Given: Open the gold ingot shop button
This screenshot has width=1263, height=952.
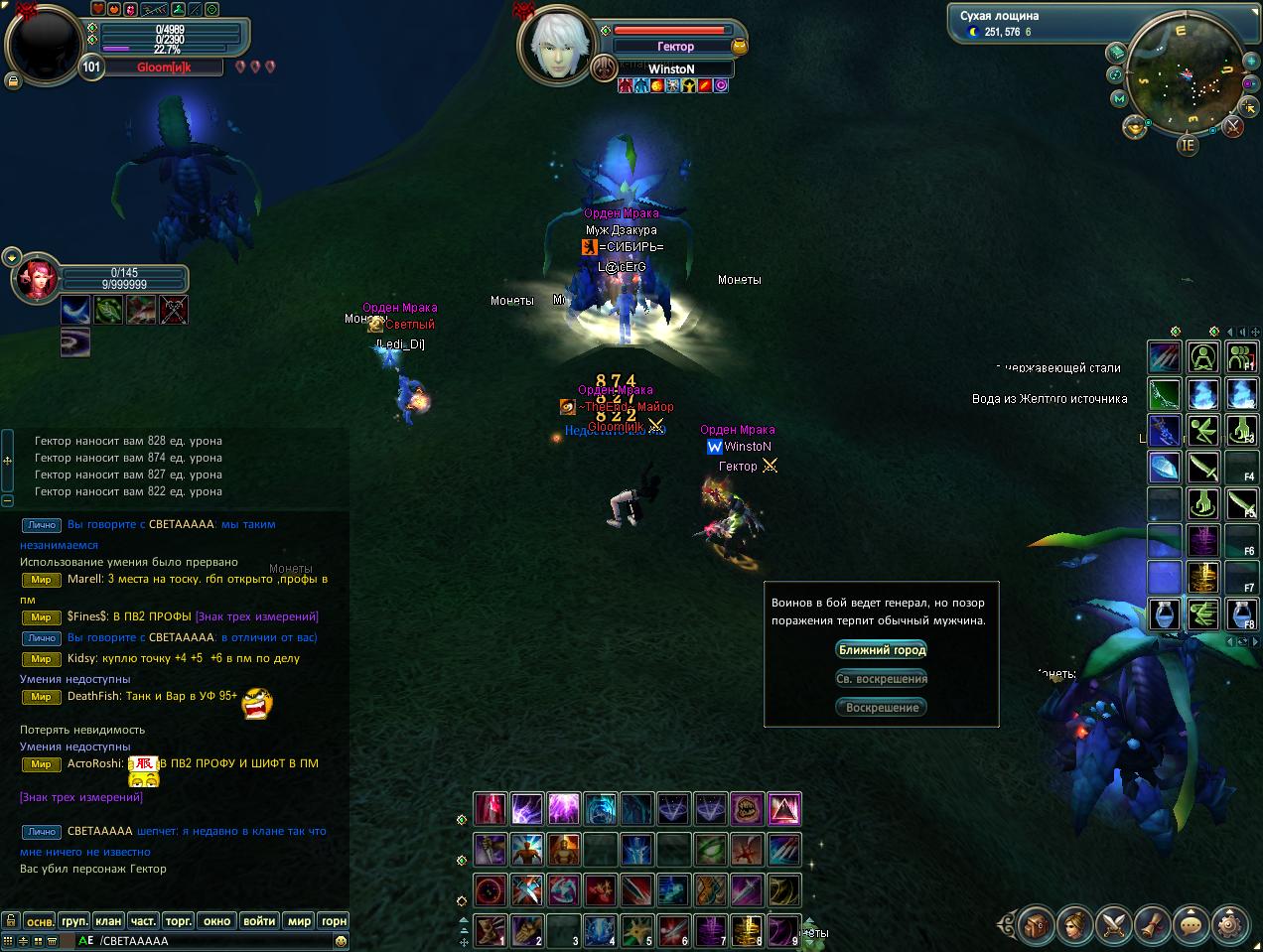Looking at the screenshot, I should pos(1135,126).
